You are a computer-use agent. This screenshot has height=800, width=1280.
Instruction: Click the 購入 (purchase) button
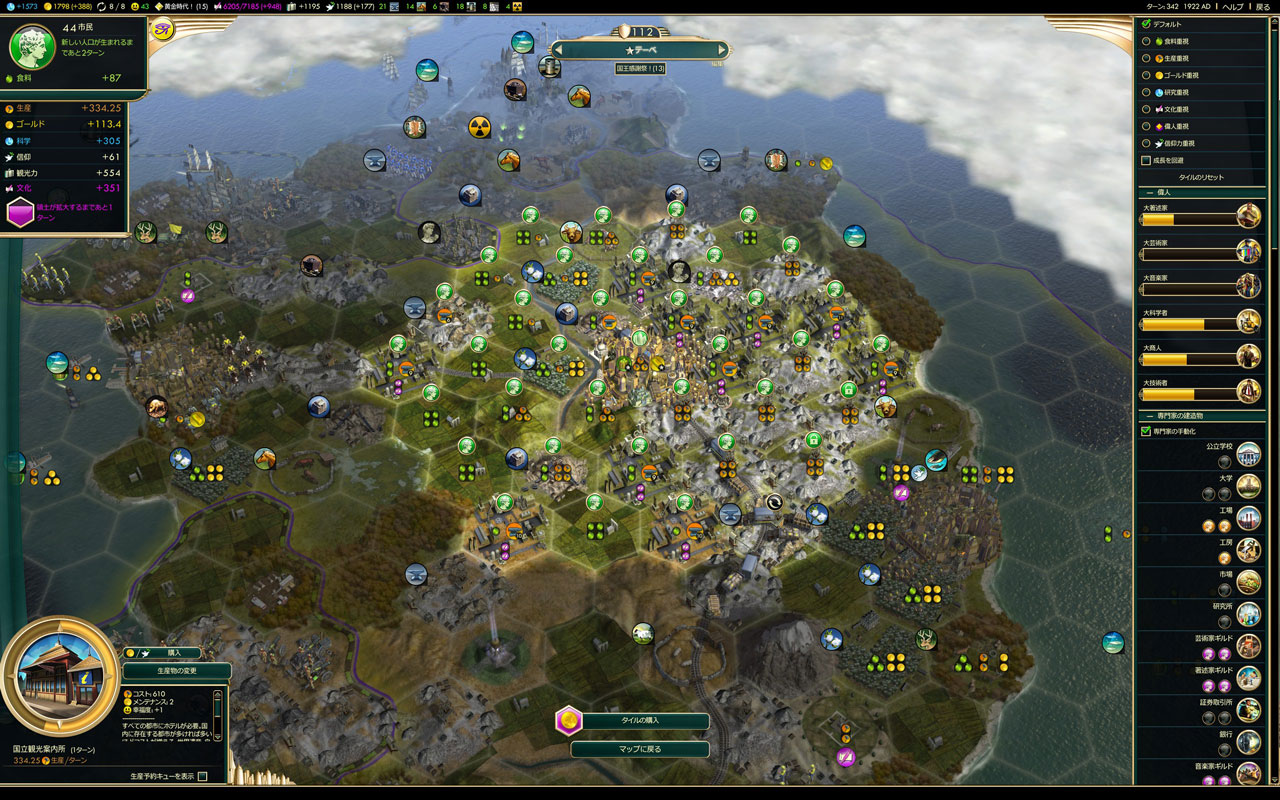174,652
